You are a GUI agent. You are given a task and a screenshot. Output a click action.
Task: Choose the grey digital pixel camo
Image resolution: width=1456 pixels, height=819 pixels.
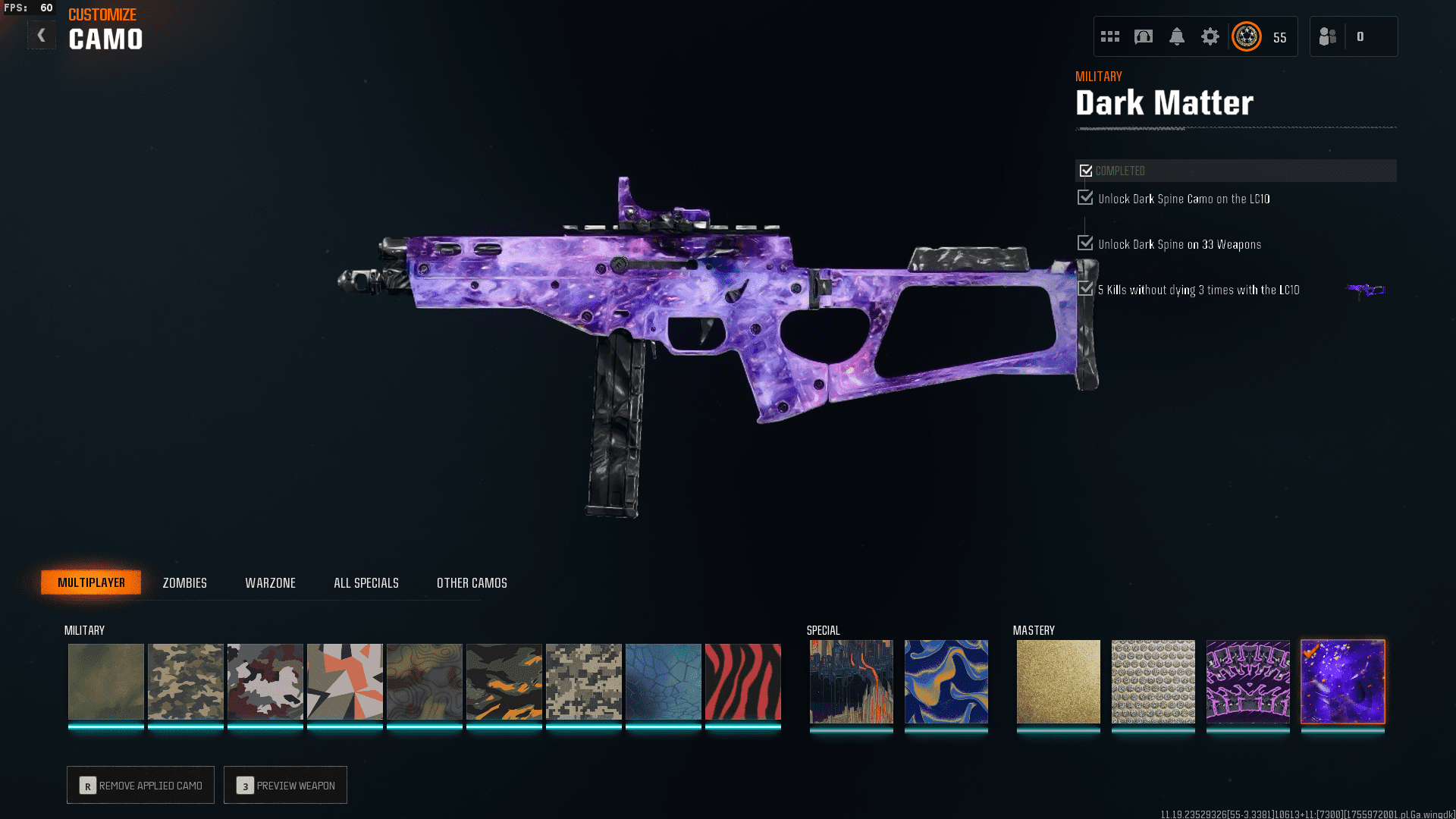click(x=583, y=681)
